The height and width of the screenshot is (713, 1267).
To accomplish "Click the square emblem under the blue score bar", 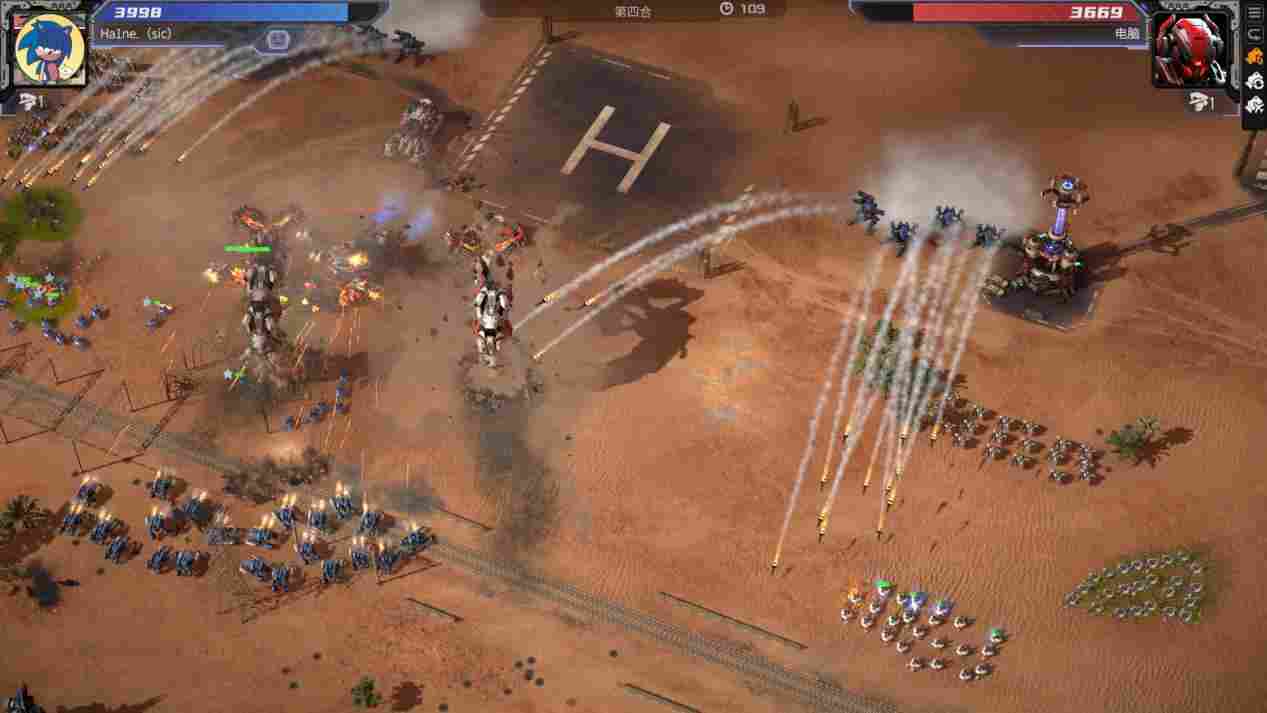I will (277, 41).
